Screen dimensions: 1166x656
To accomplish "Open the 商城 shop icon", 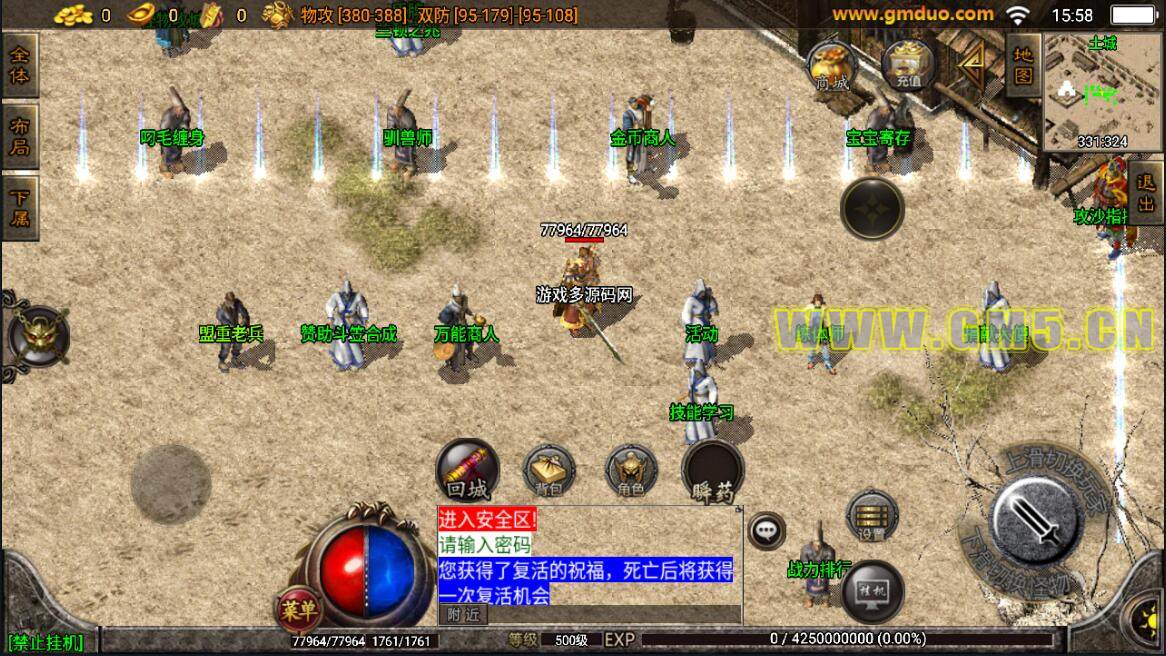I will tap(831, 67).
